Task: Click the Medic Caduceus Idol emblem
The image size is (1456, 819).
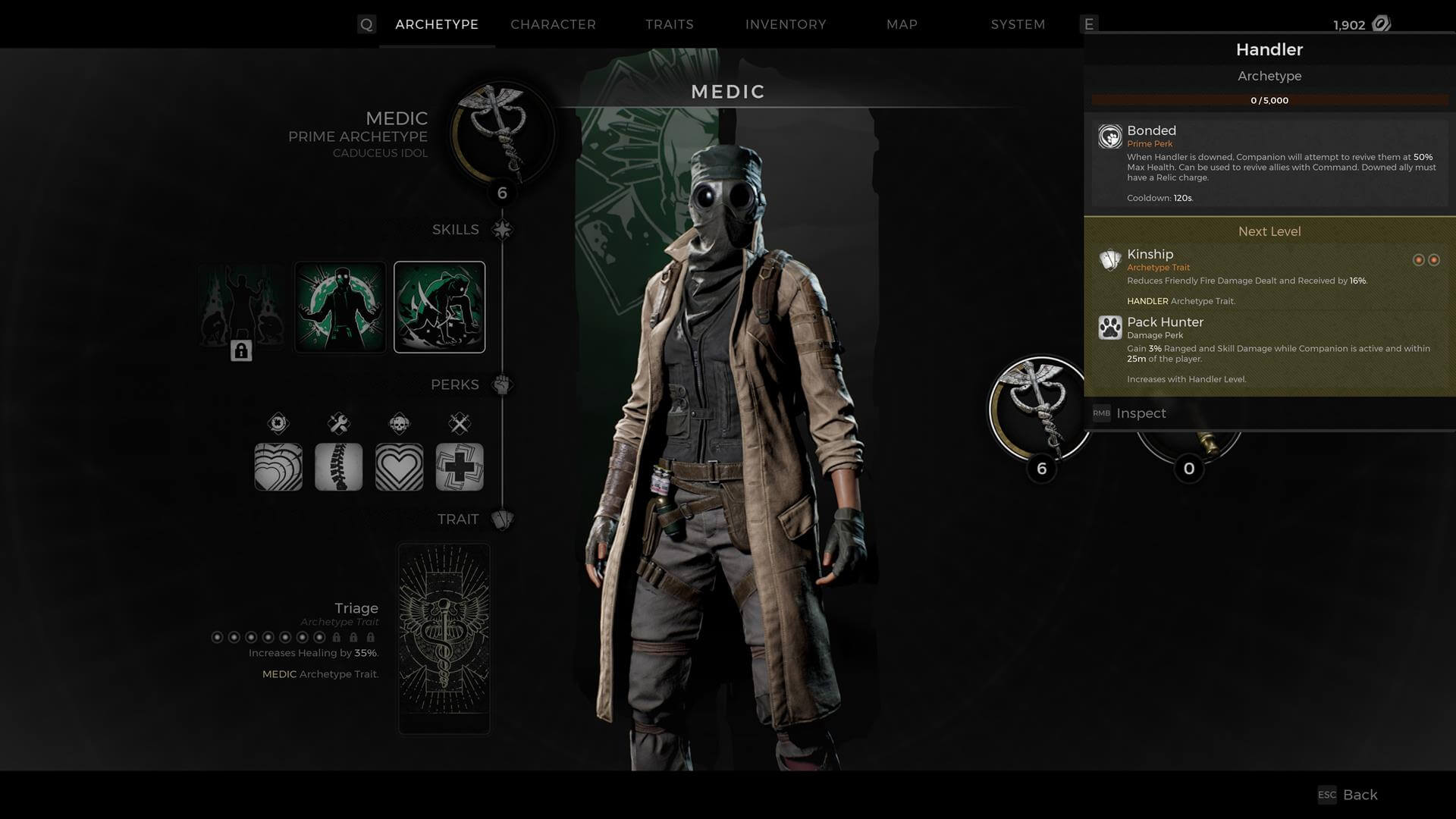Action: point(501,134)
